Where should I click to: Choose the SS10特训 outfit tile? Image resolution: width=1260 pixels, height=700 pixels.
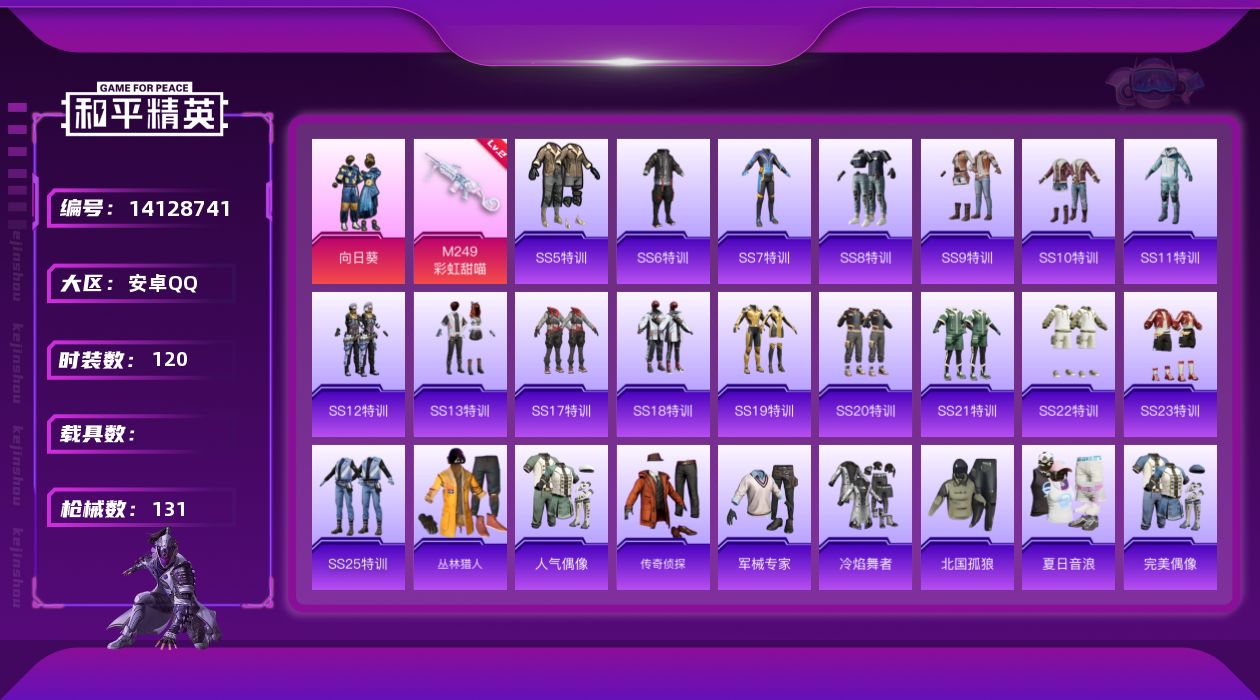point(1068,211)
